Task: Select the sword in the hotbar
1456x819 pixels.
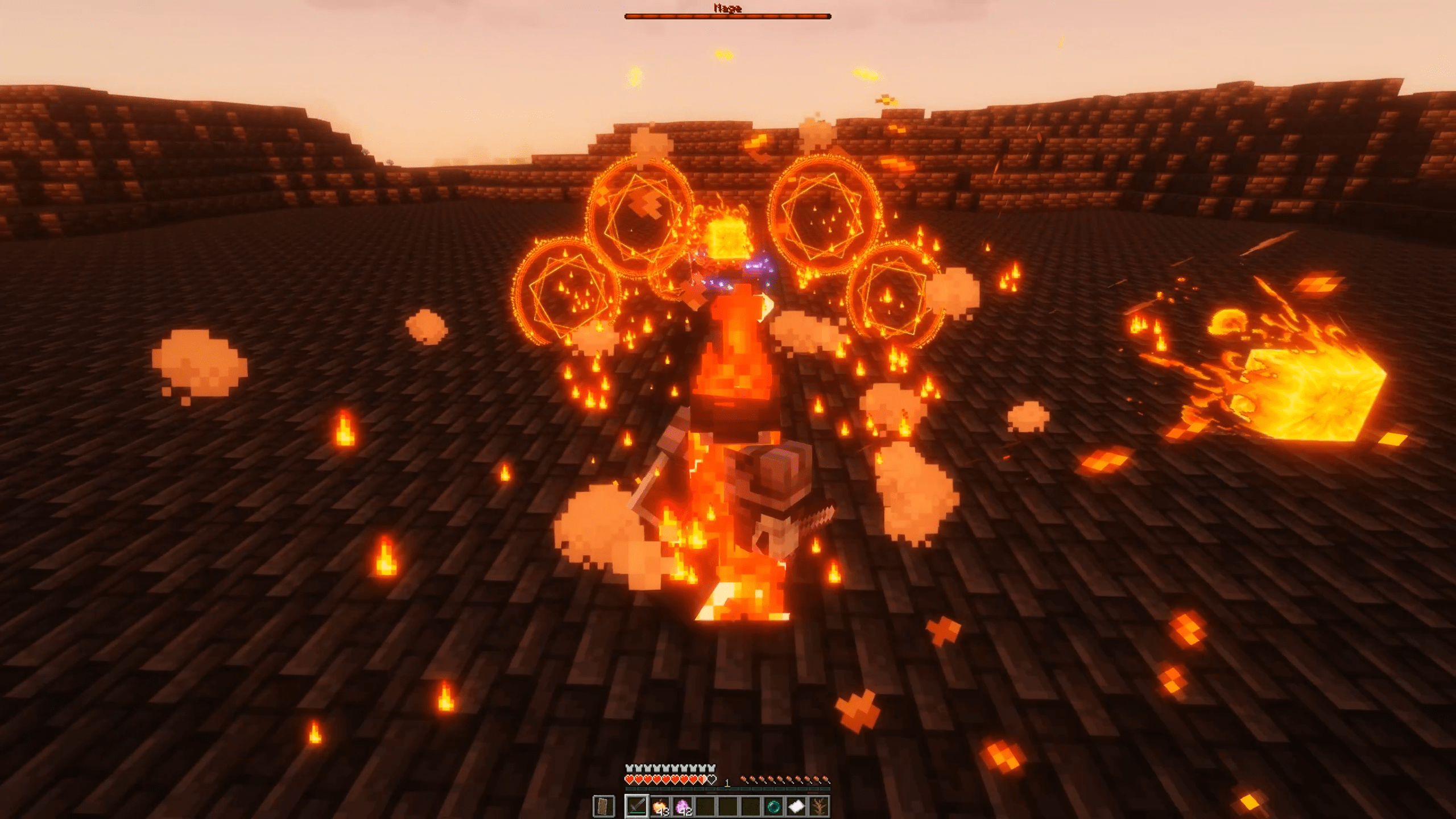Action: [x=636, y=806]
